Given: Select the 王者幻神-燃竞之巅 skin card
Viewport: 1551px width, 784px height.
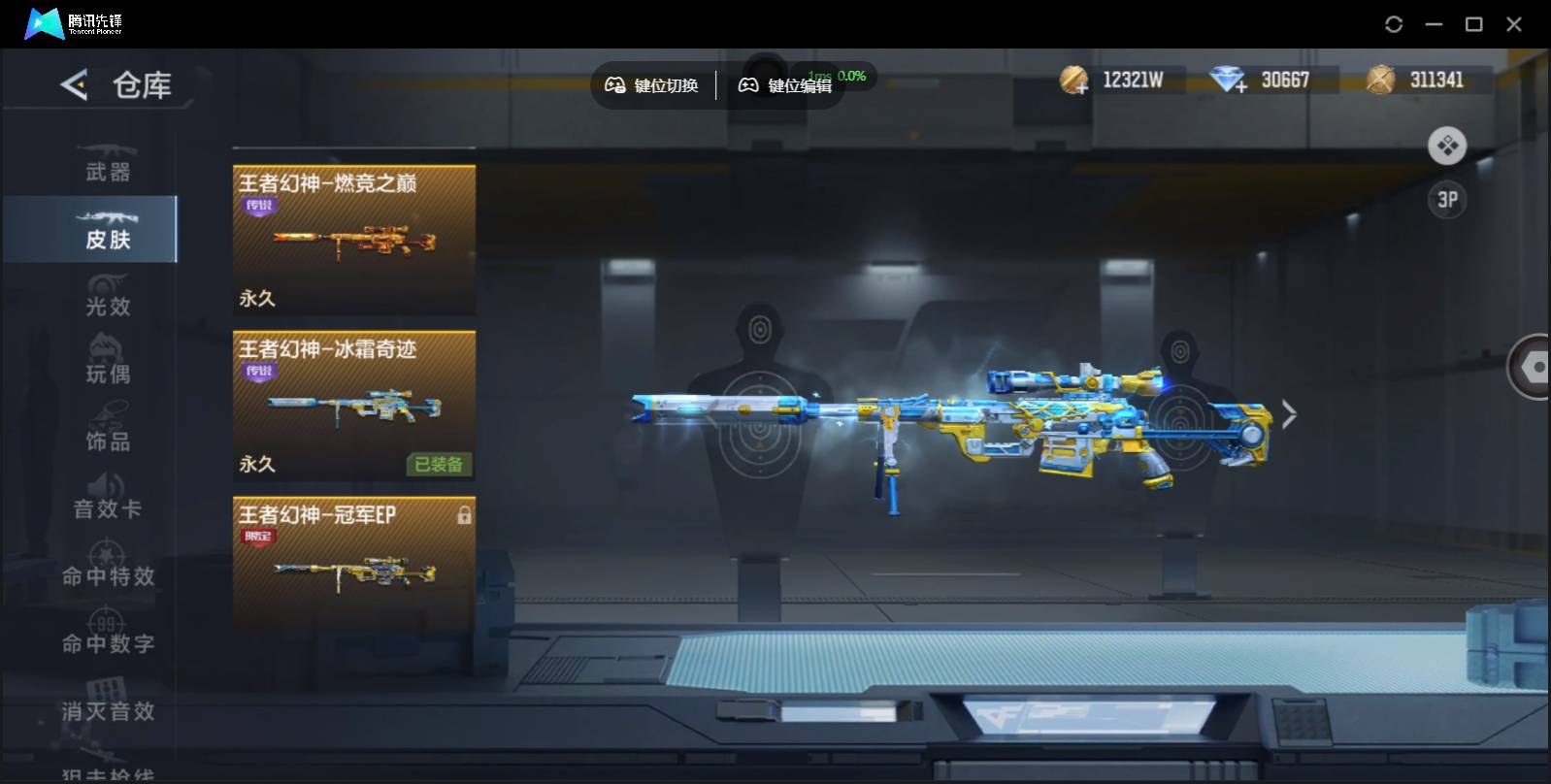Looking at the screenshot, I should click(x=353, y=239).
